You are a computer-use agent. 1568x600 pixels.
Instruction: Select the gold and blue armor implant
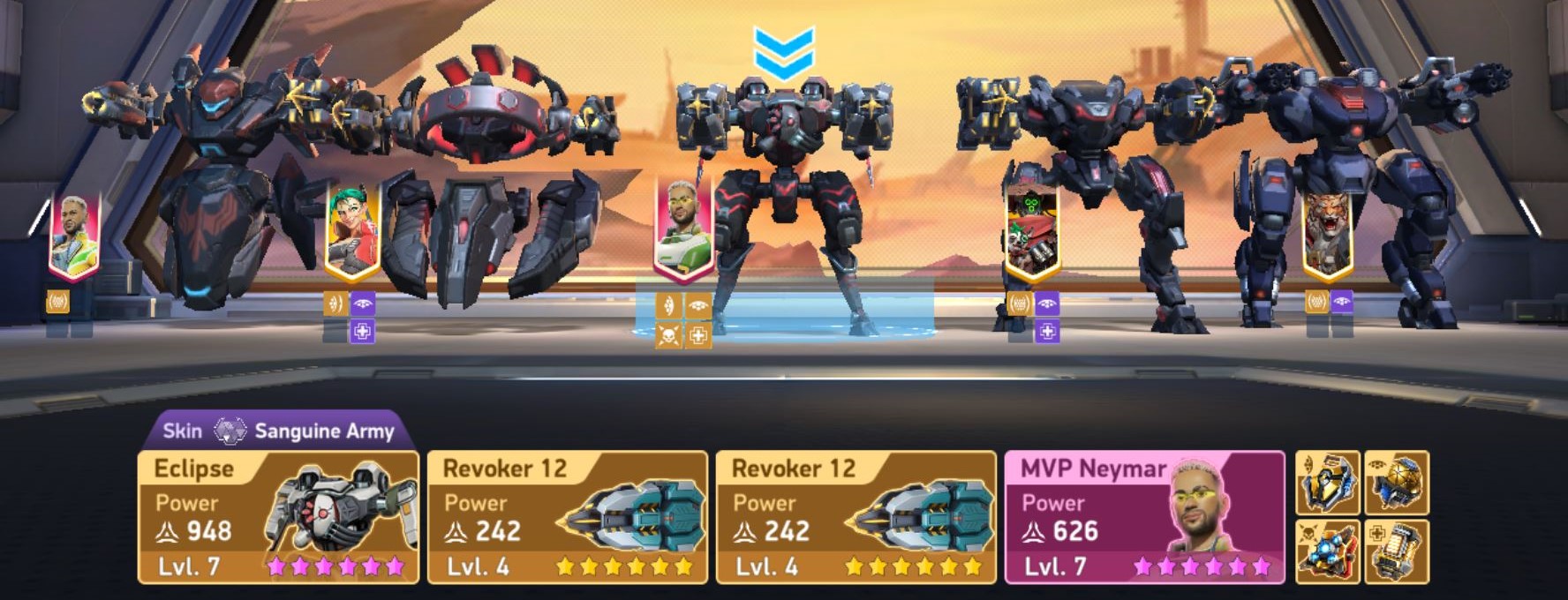tap(1327, 483)
